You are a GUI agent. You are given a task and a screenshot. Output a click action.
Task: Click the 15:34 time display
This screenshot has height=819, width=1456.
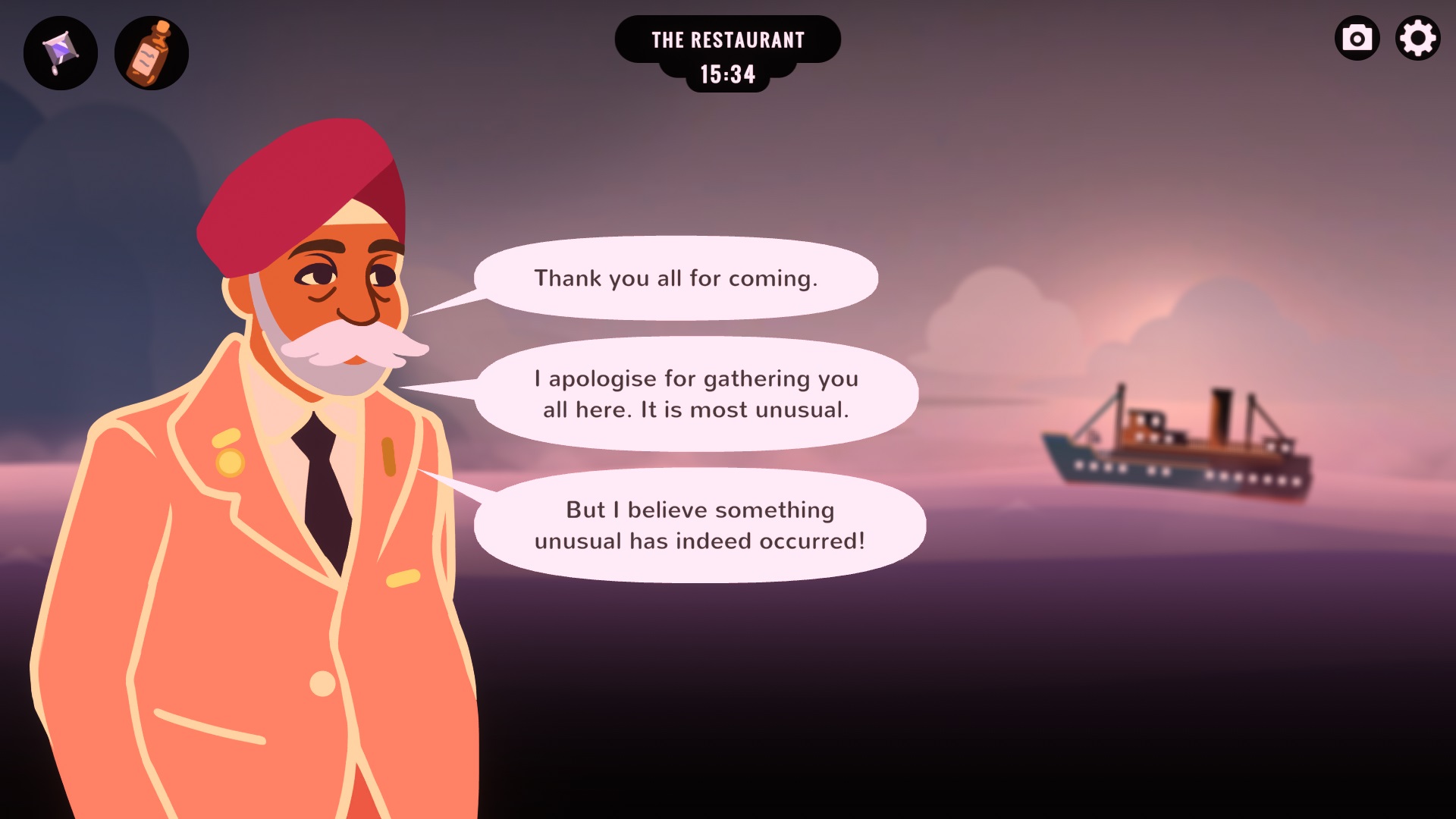point(727,75)
